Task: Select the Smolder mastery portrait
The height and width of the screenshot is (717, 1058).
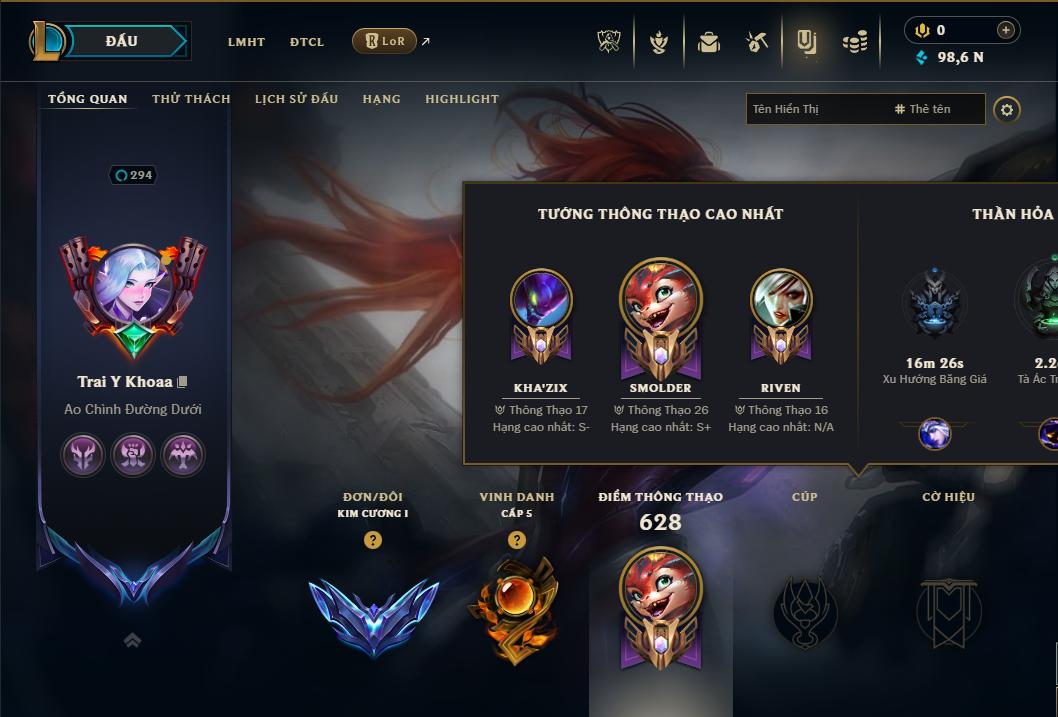Action: tap(661, 300)
